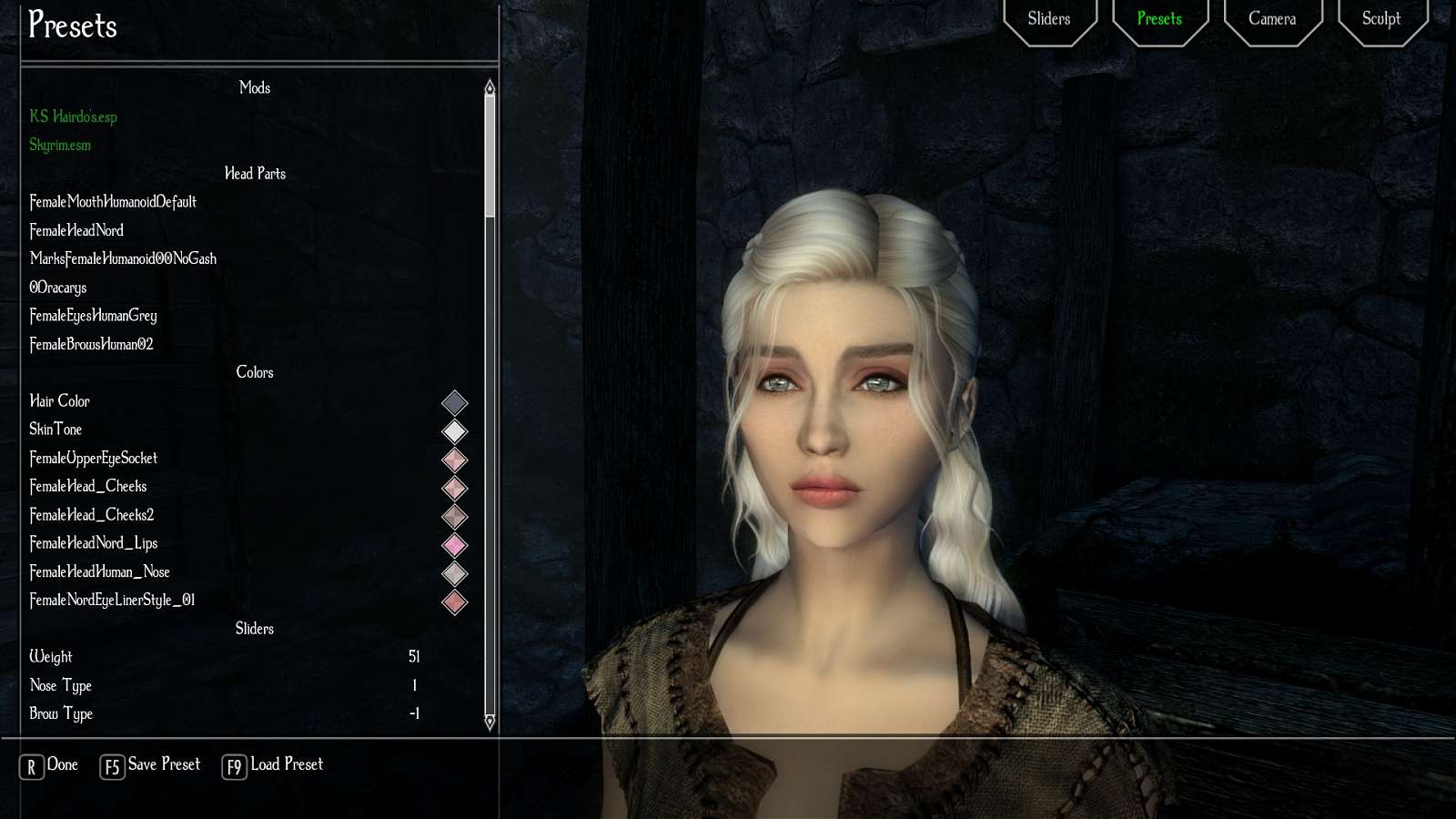Viewport: 1456px width, 819px height.
Task: Open the FemaleHeadNord_Lips color picker
Action: [455, 546]
